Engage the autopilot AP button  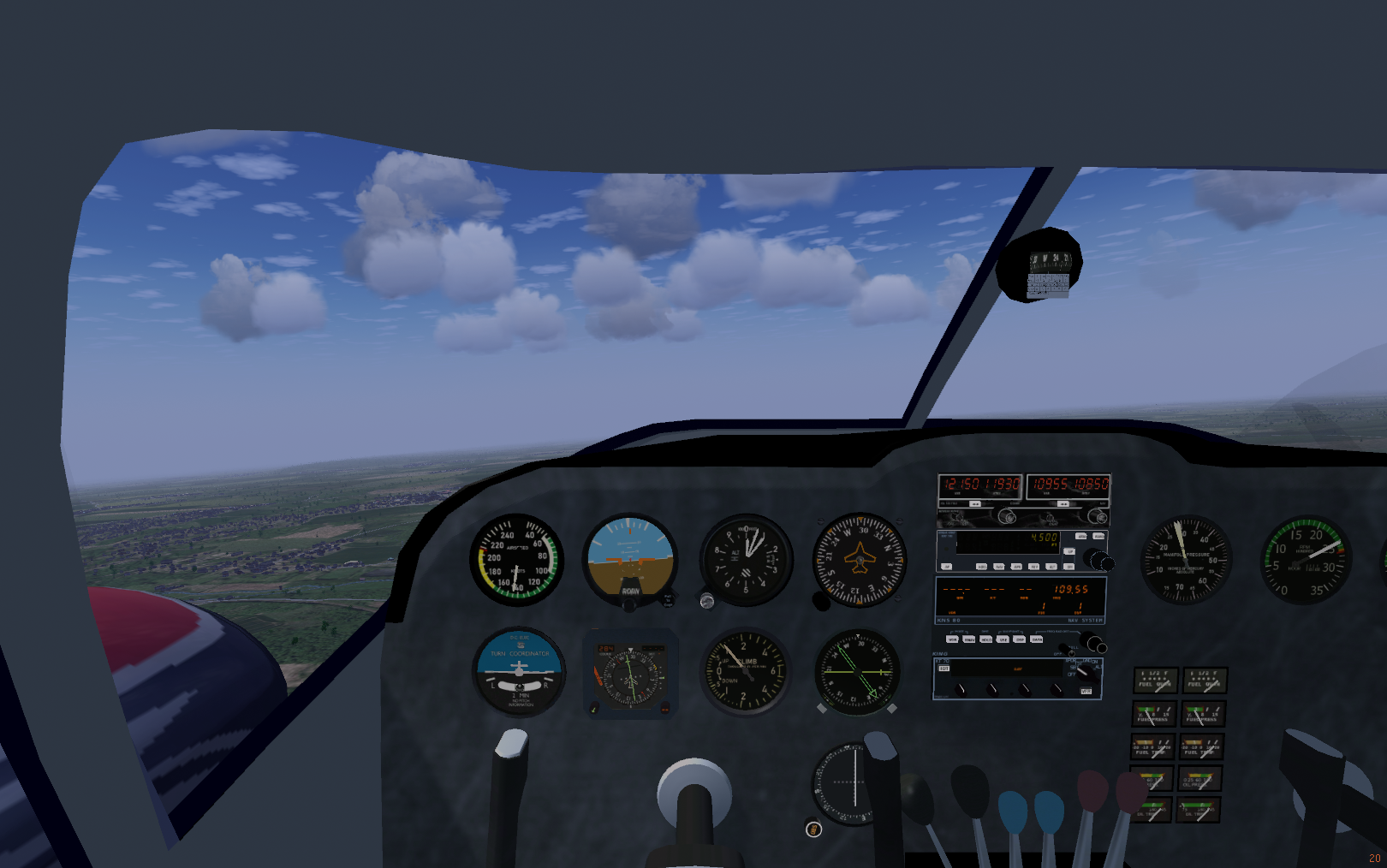point(947,567)
